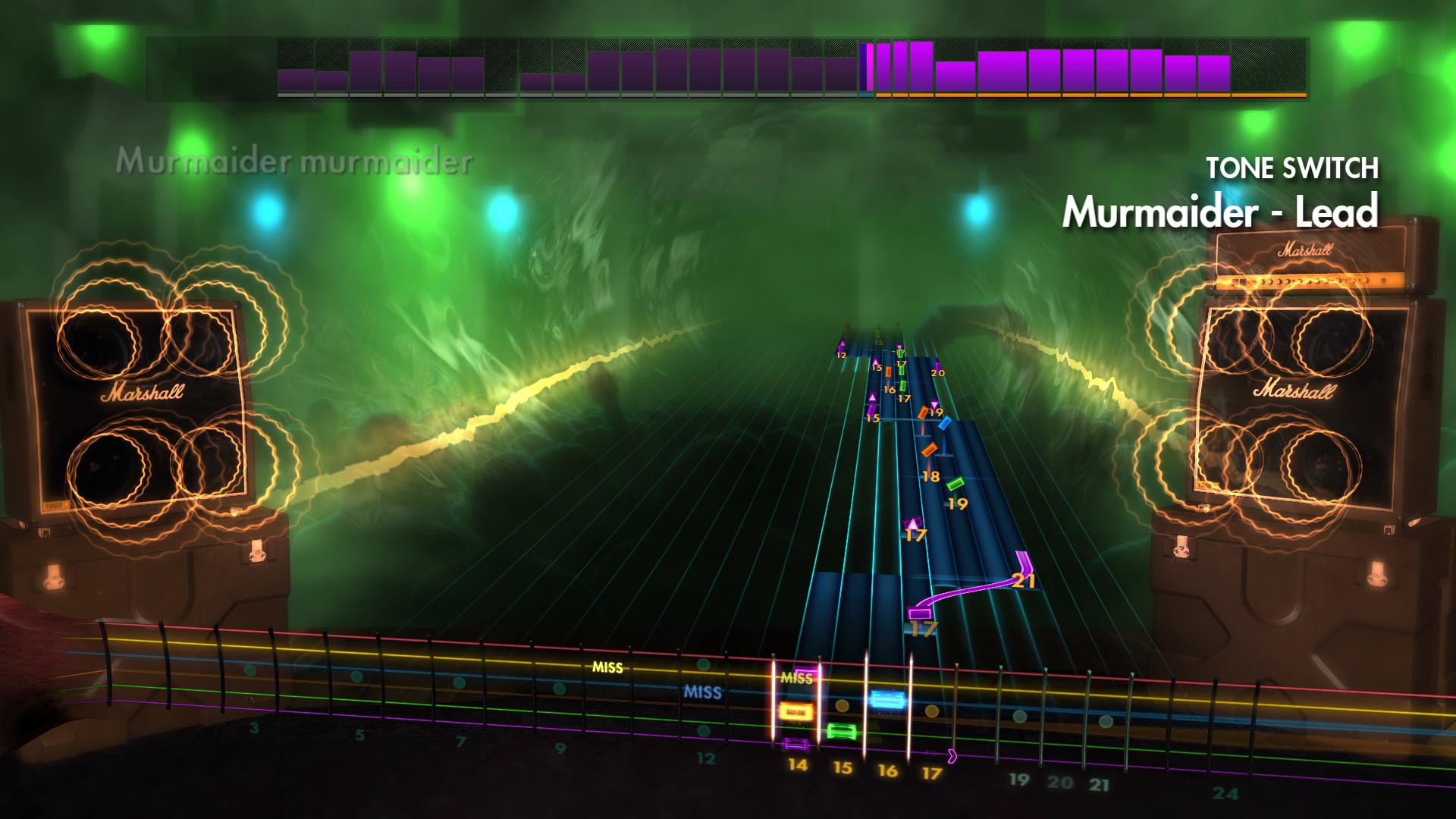
Task: Click the gold inlay dot between frets 15 and 16
Action: (x=842, y=705)
